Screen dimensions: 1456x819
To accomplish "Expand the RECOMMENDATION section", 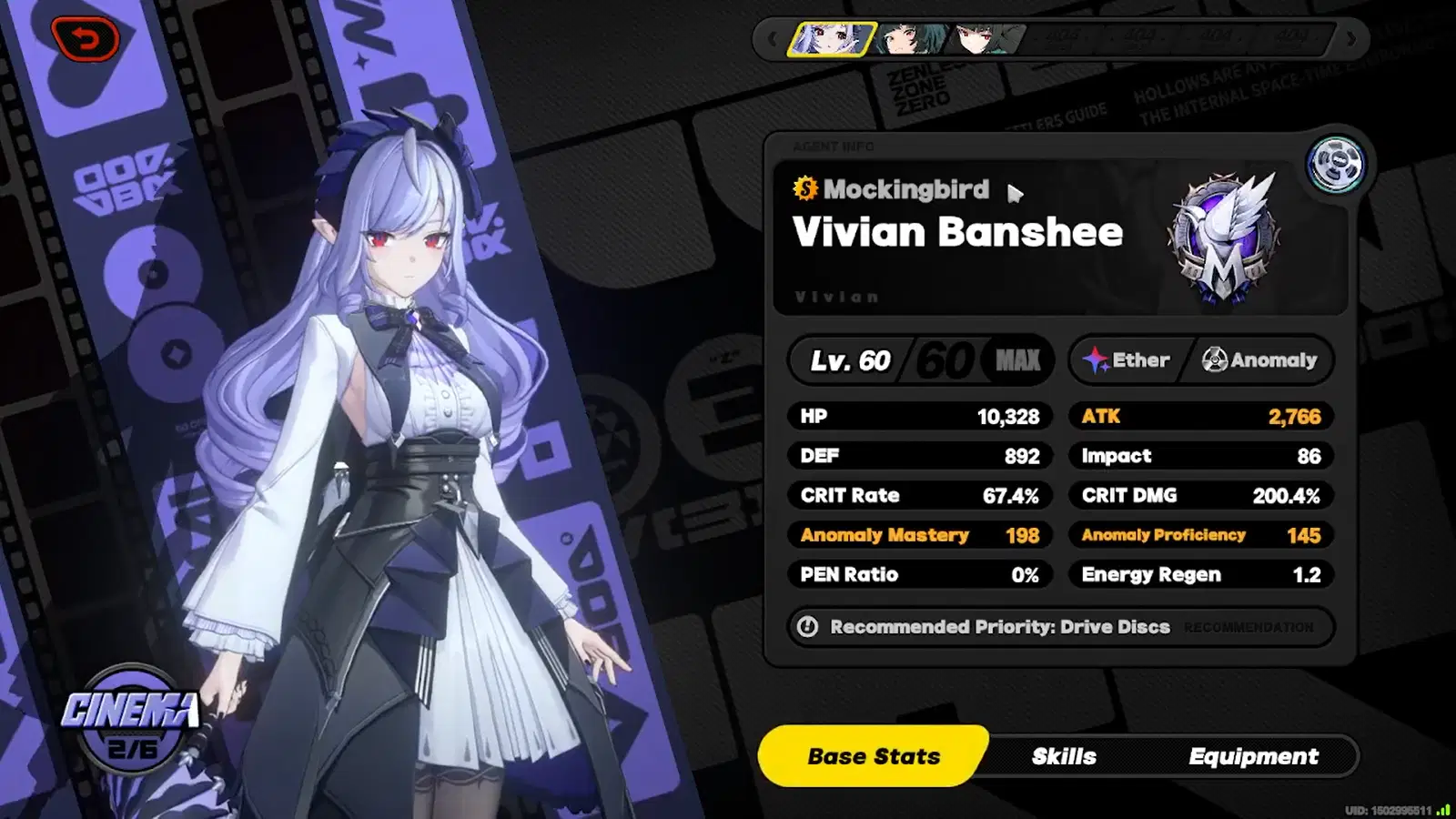I will coord(1247,627).
